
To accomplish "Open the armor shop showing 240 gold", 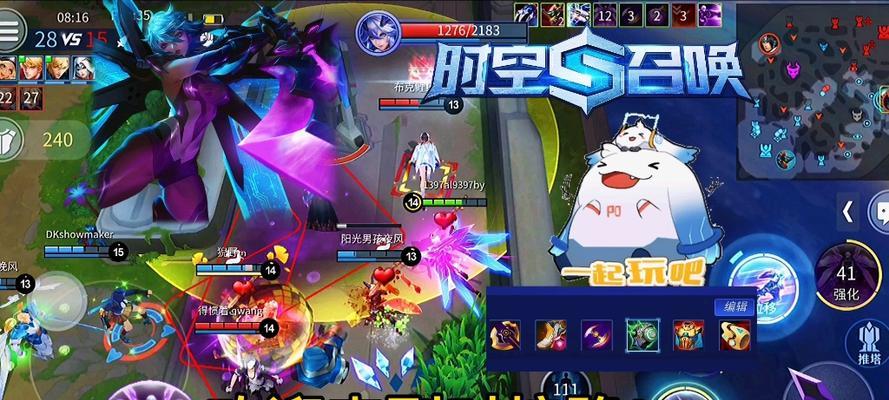I will click(x=12, y=139).
